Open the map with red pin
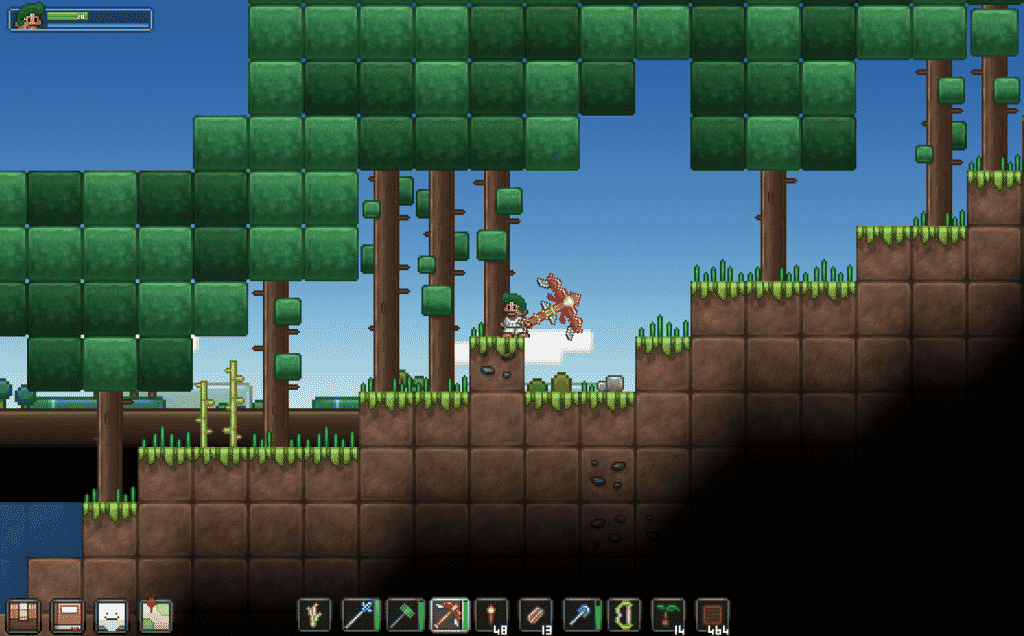This screenshot has width=1024, height=636. pyautogui.click(x=156, y=614)
